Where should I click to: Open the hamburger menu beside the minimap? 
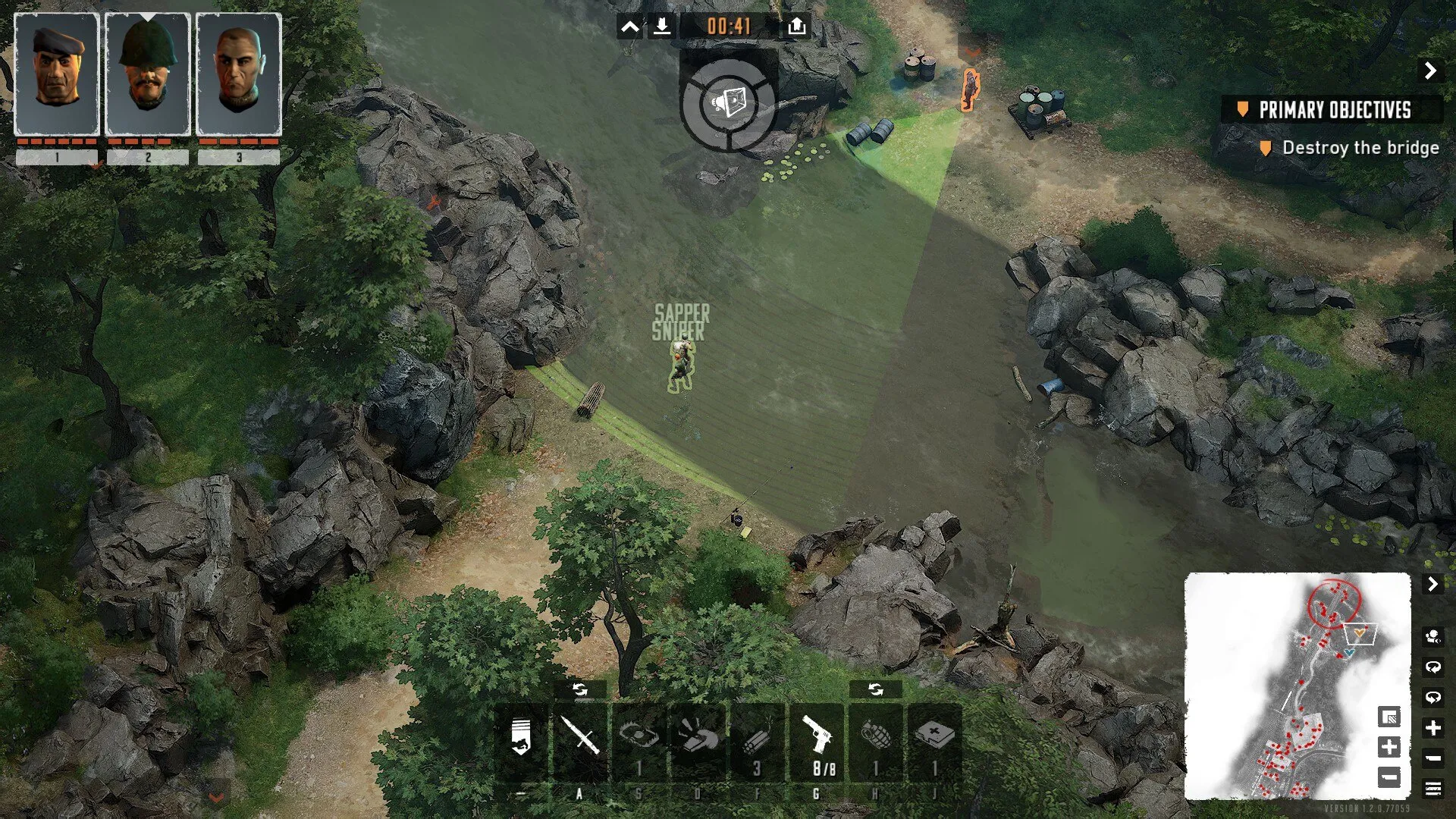tap(1432, 789)
